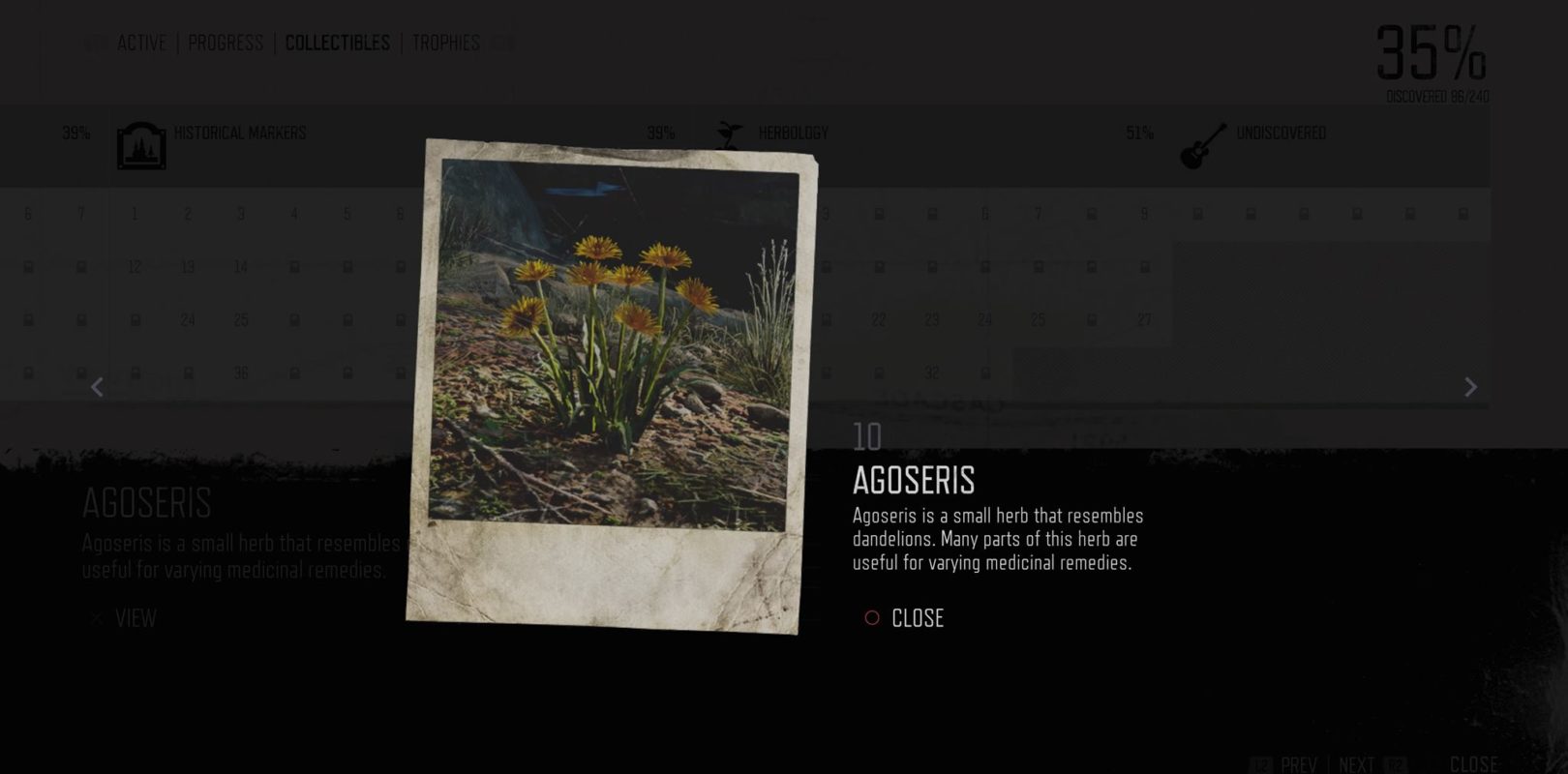Screen dimensions: 1568x774
Task: Click the VIEW button for Agoseris
Action: click(x=138, y=619)
